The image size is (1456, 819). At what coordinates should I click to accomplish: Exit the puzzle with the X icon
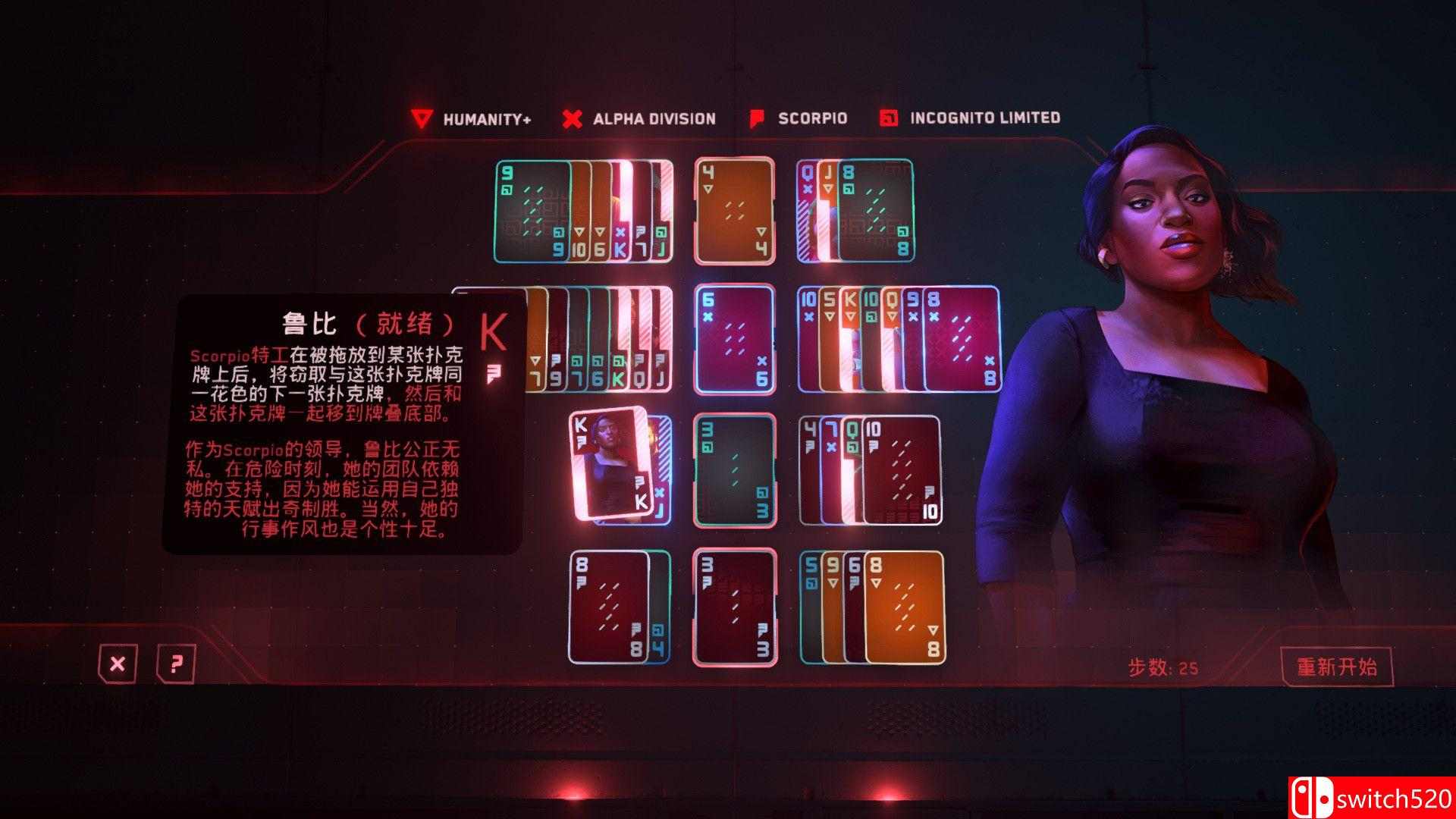click(118, 664)
